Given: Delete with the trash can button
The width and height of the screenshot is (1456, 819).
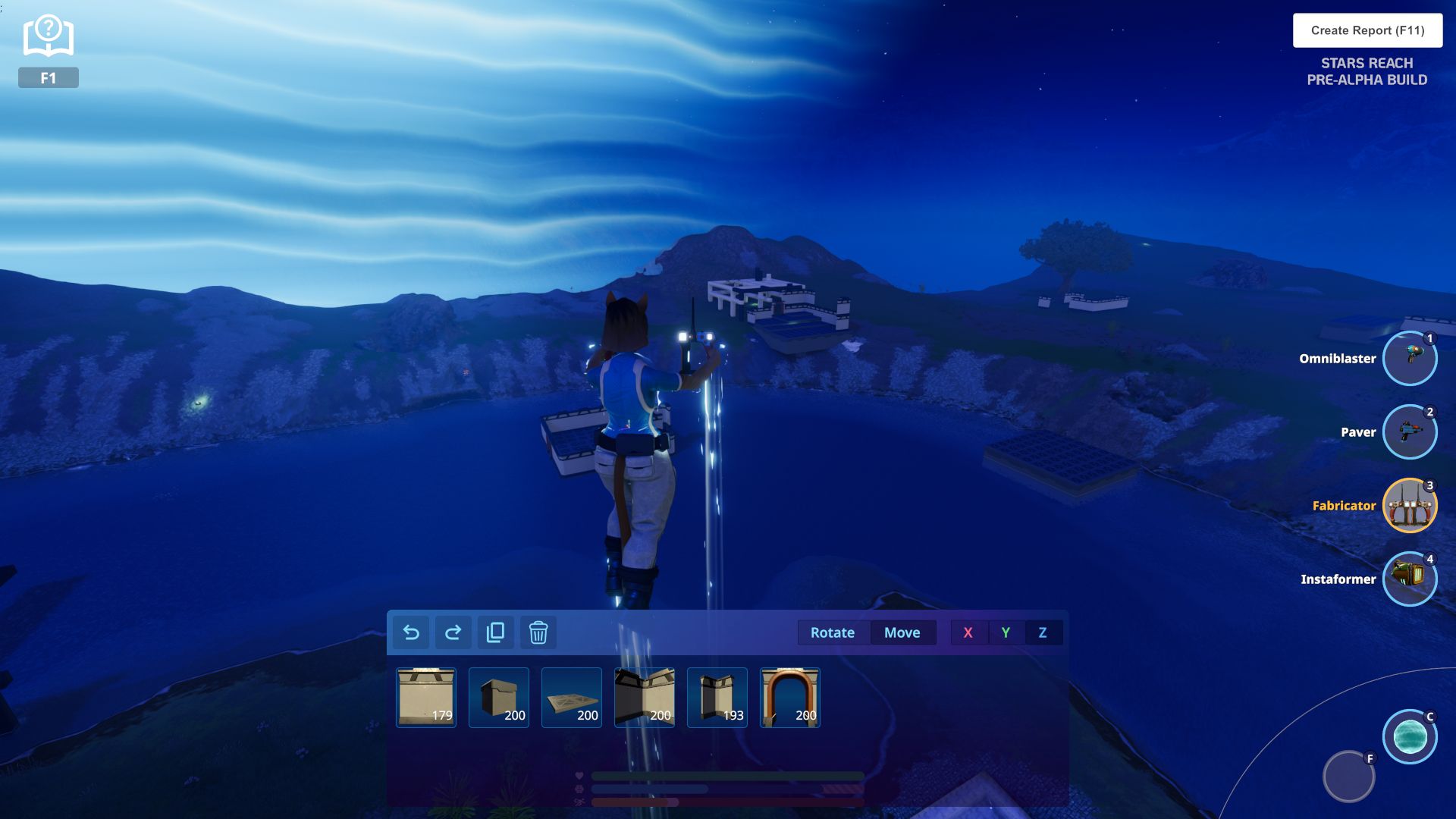Looking at the screenshot, I should (x=538, y=632).
